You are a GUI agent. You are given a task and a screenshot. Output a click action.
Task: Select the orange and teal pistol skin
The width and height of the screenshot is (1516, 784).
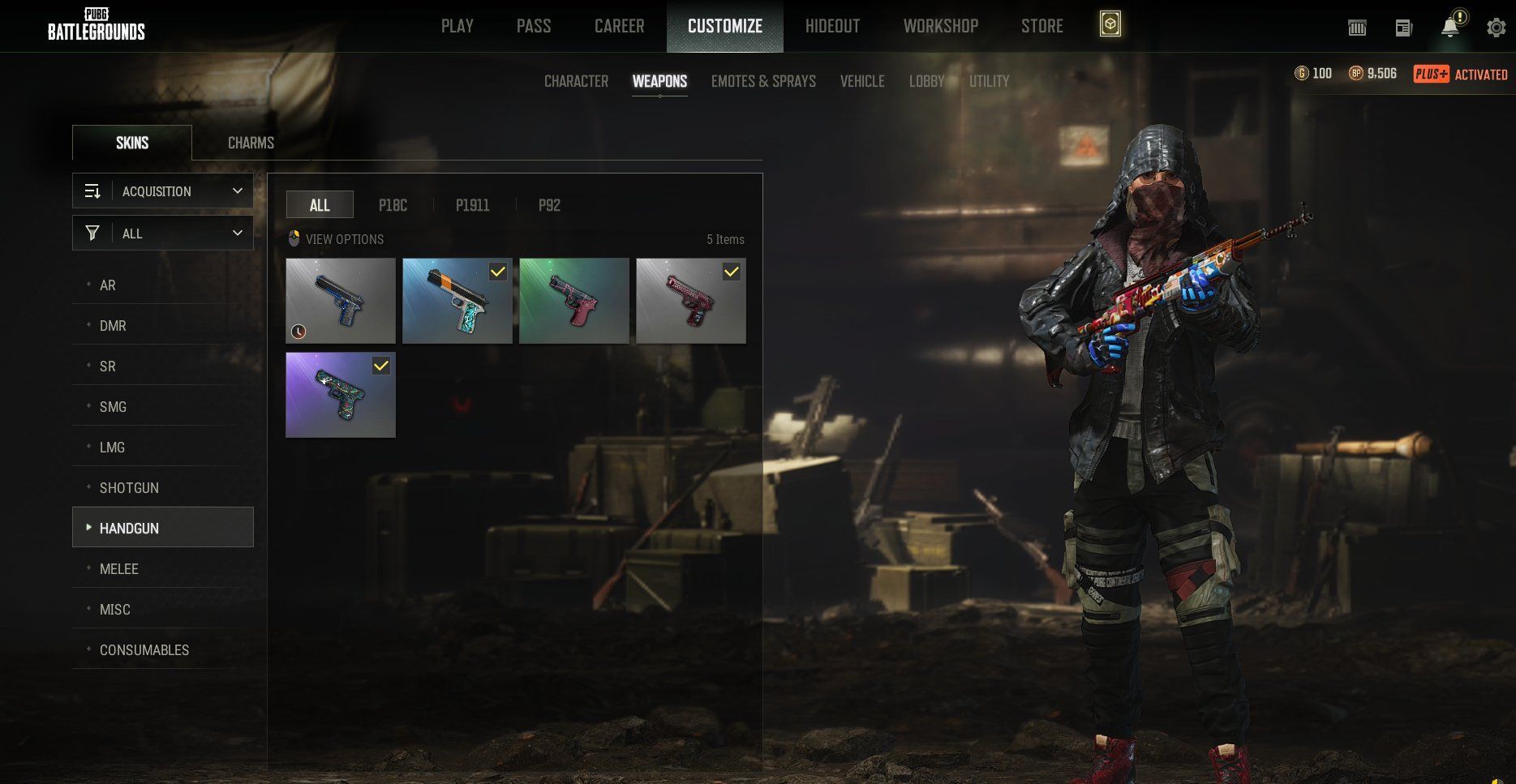(457, 301)
